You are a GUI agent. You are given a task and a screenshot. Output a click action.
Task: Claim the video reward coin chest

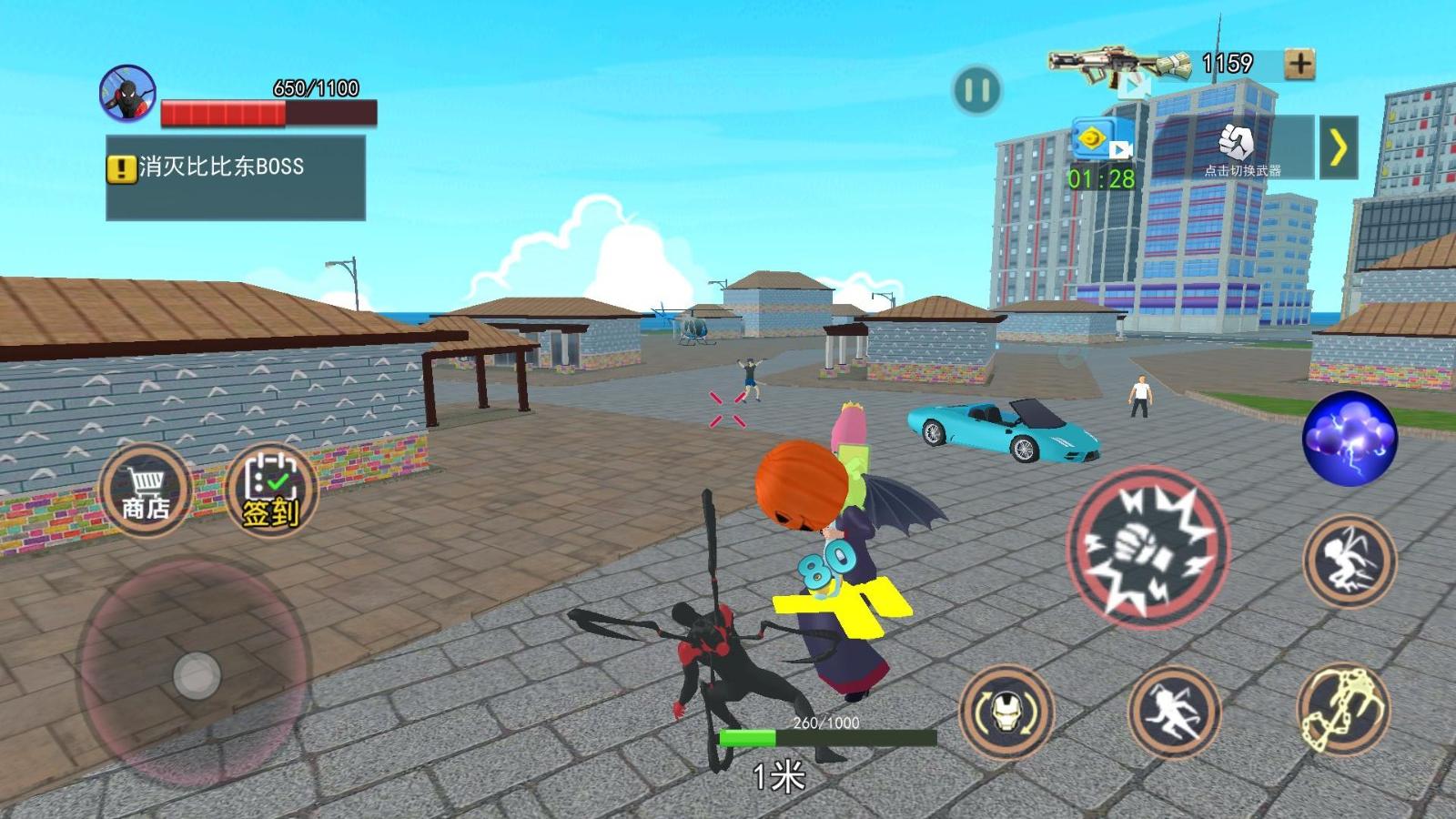click(1101, 142)
